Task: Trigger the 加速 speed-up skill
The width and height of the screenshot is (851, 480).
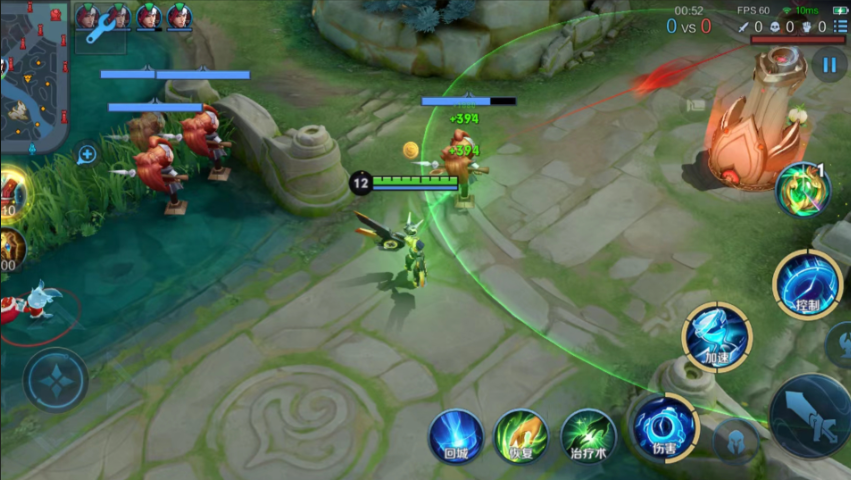Action: click(x=717, y=337)
